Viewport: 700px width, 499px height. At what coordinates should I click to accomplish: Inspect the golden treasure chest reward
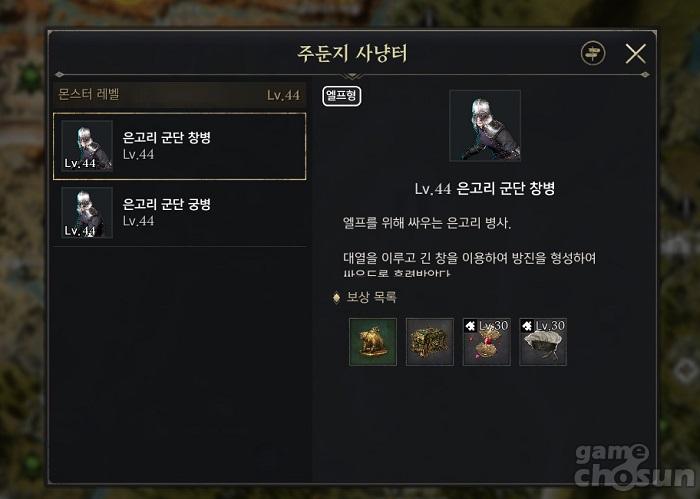[x=430, y=342]
